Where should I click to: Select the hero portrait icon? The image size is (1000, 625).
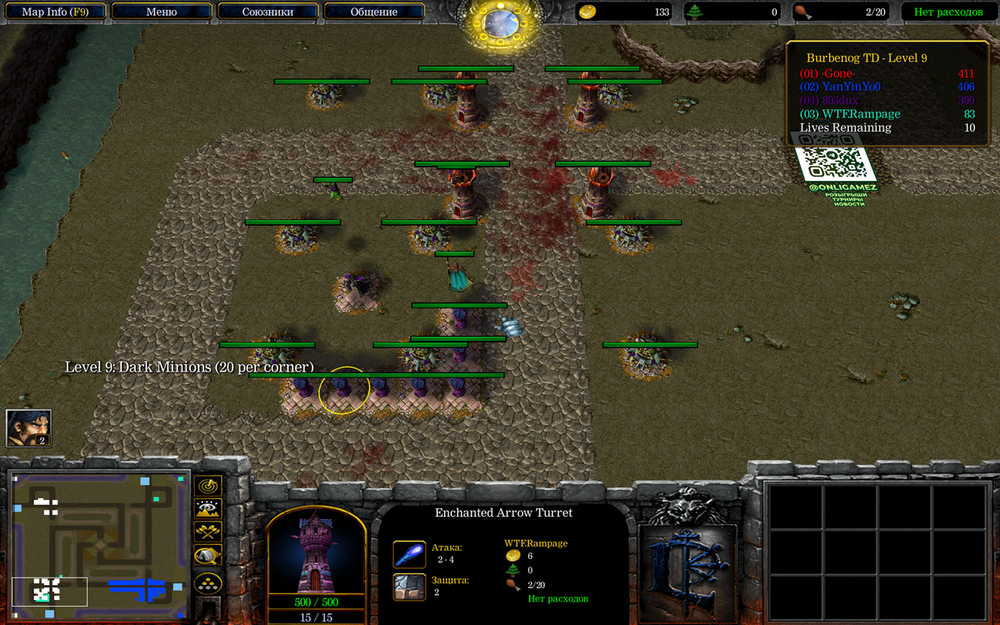[27, 427]
